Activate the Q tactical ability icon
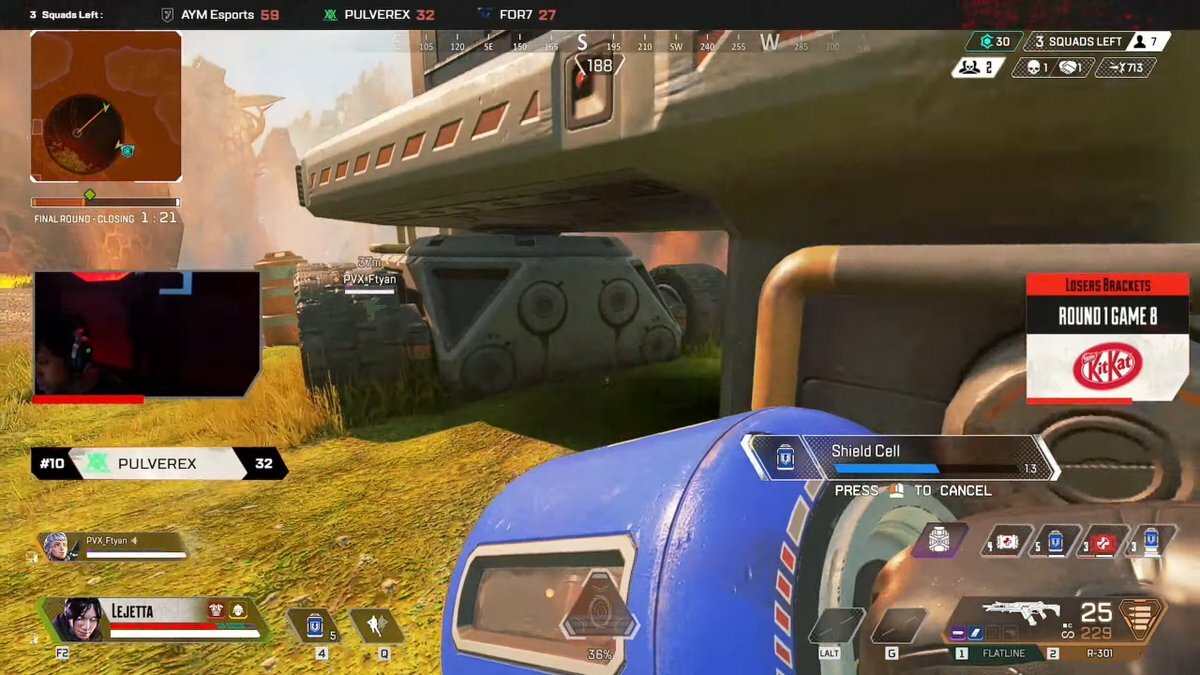 377,626
